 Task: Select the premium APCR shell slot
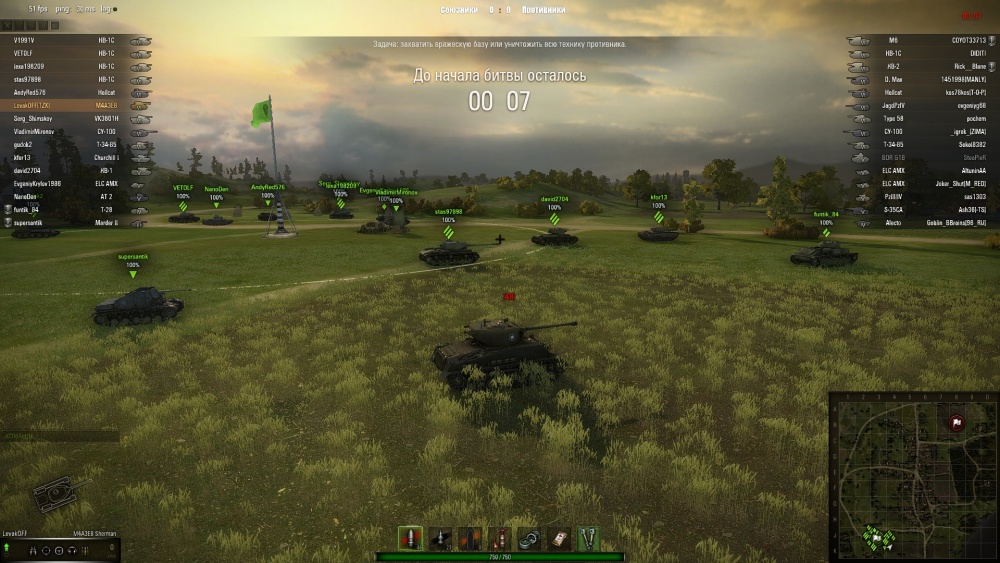pos(440,538)
